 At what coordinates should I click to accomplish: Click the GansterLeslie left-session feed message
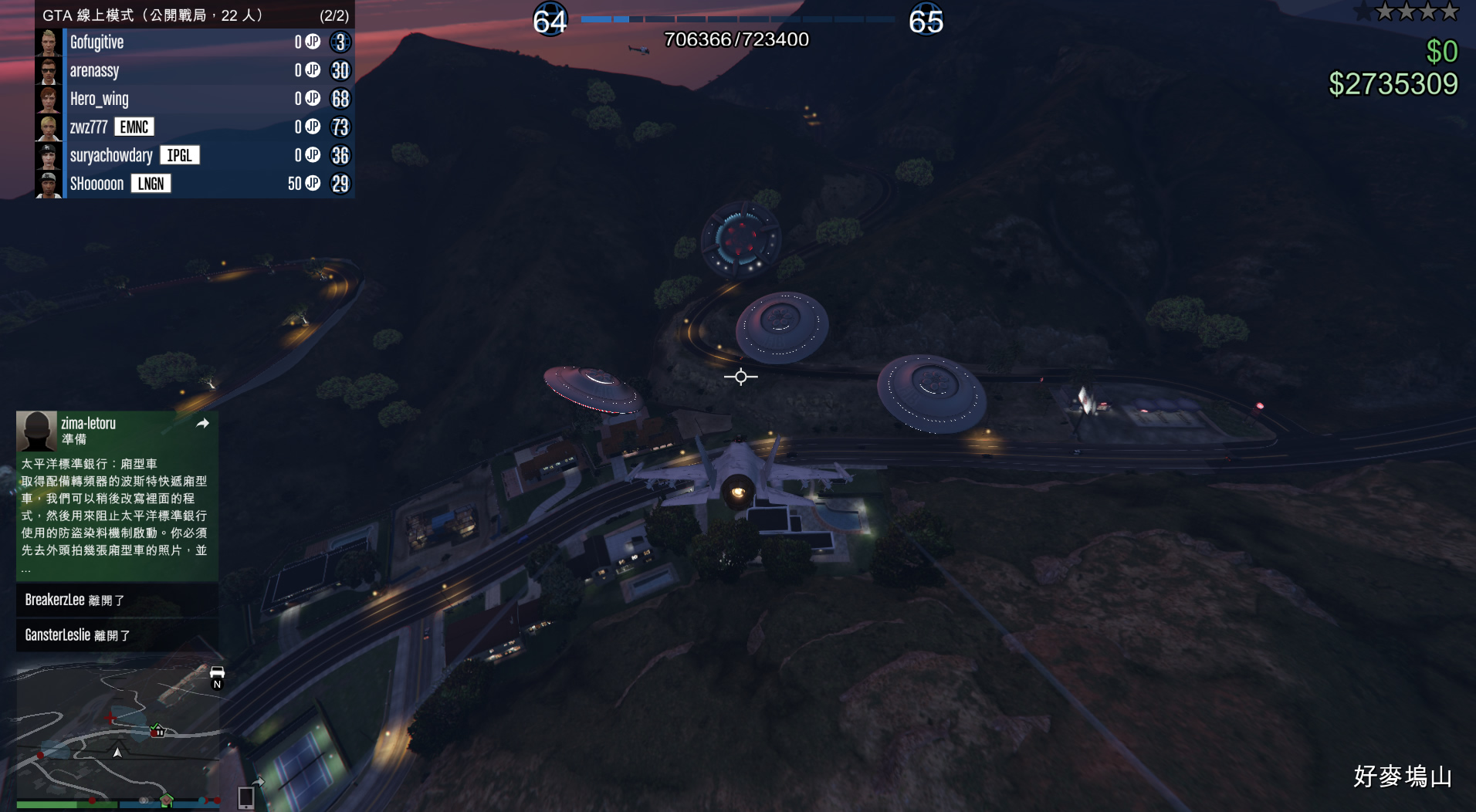point(117,635)
